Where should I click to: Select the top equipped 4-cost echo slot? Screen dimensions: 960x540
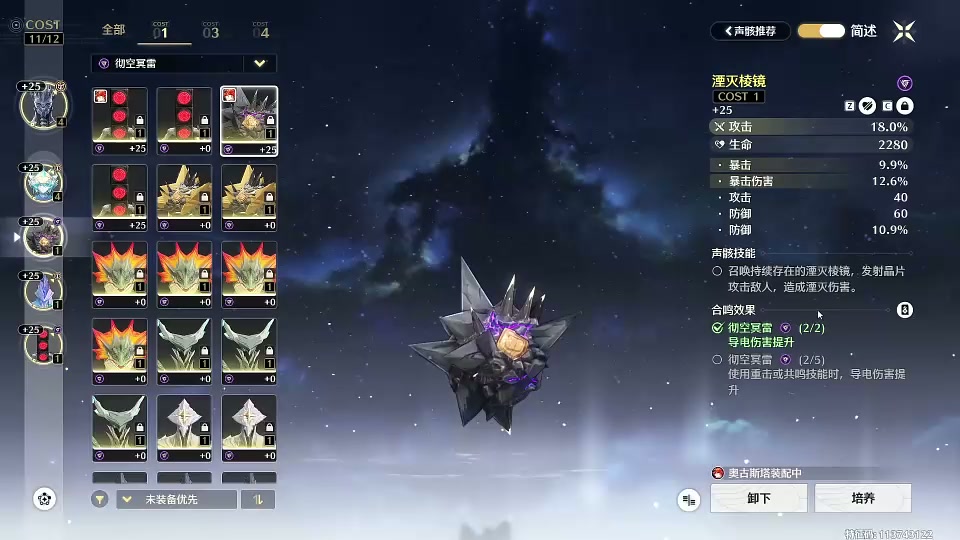[42, 105]
